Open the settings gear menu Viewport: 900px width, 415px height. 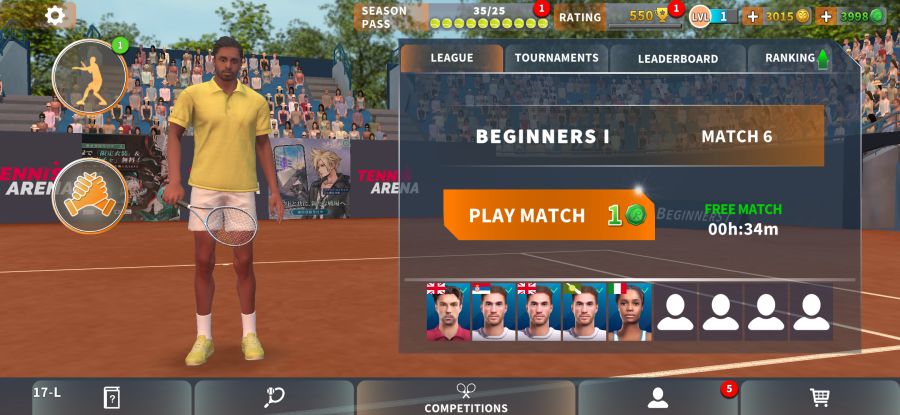(x=55, y=15)
